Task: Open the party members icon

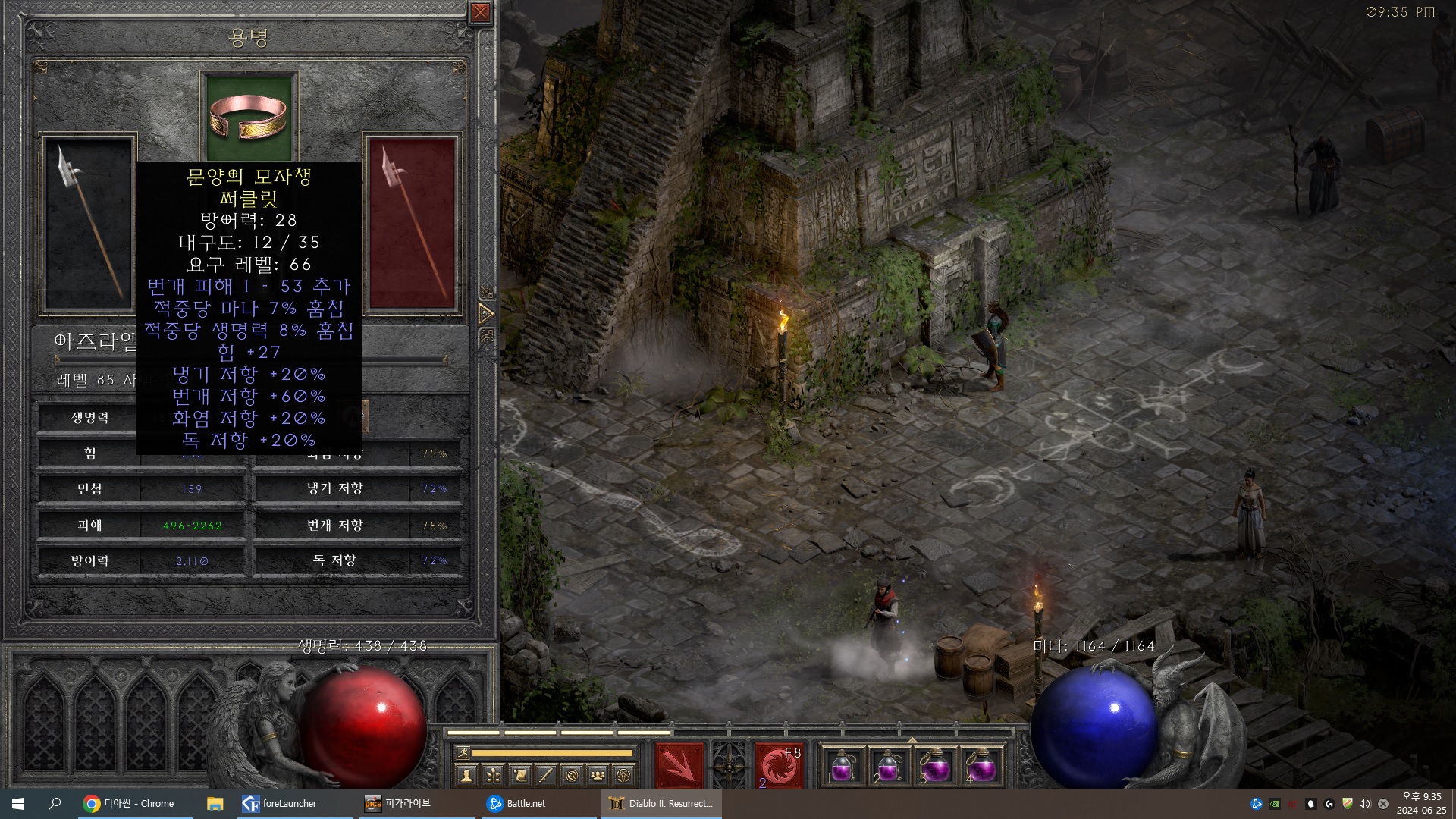Action: pyautogui.click(x=598, y=775)
